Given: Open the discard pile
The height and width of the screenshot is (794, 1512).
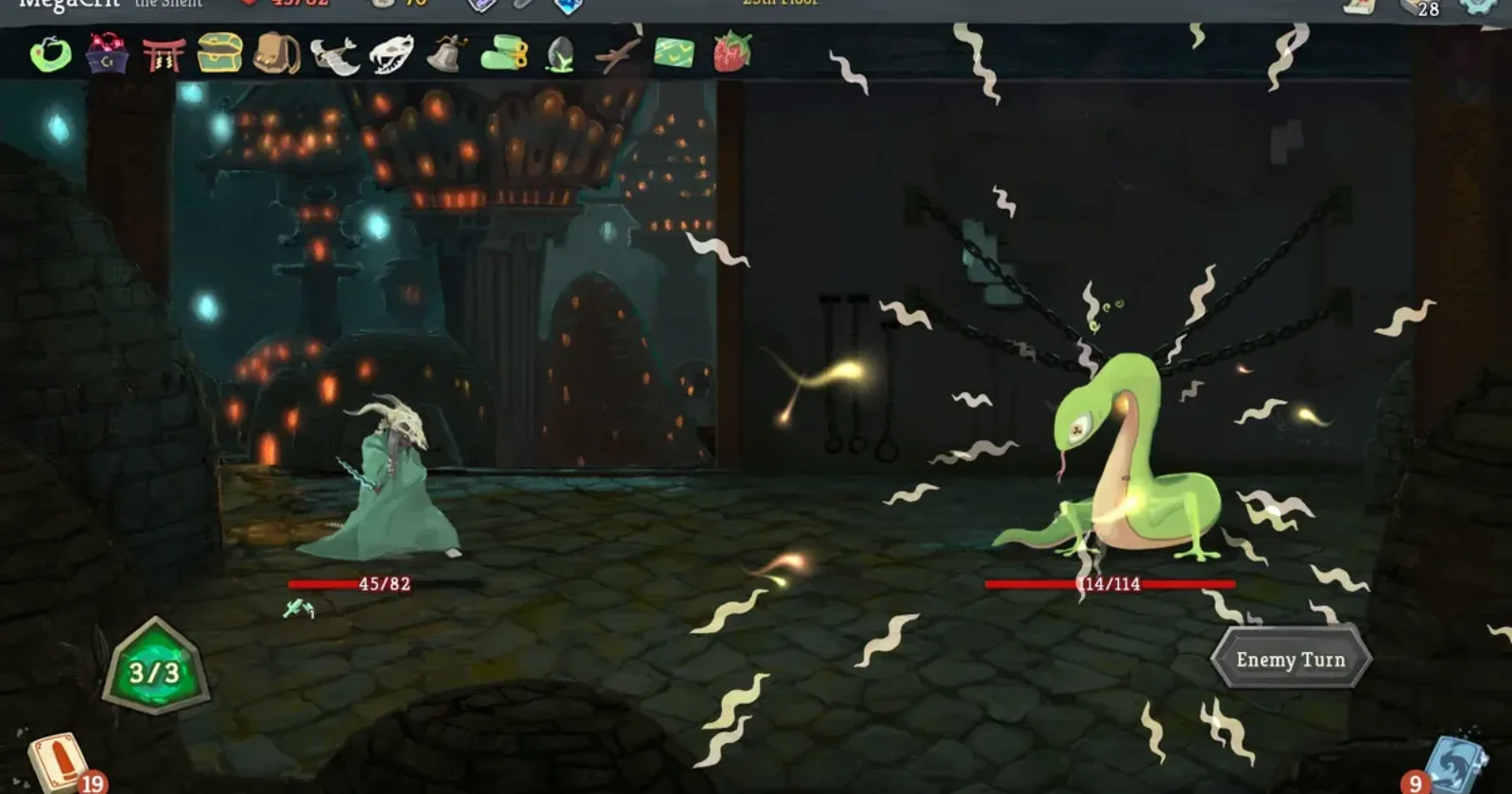Looking at the screenshot, I should pos(1455,762).
